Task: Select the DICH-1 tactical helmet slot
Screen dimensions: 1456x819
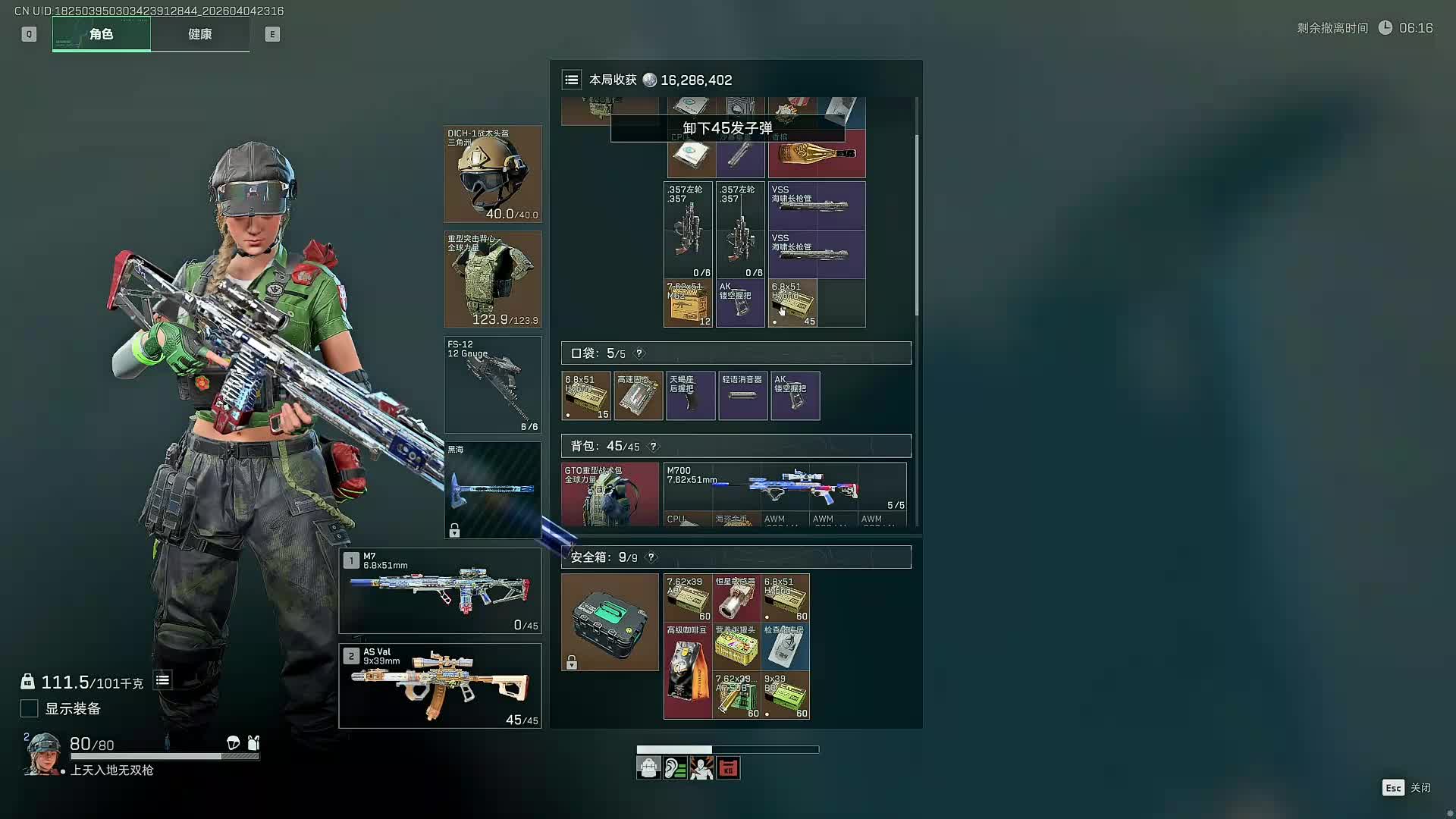Action: [x=492, y=174]
